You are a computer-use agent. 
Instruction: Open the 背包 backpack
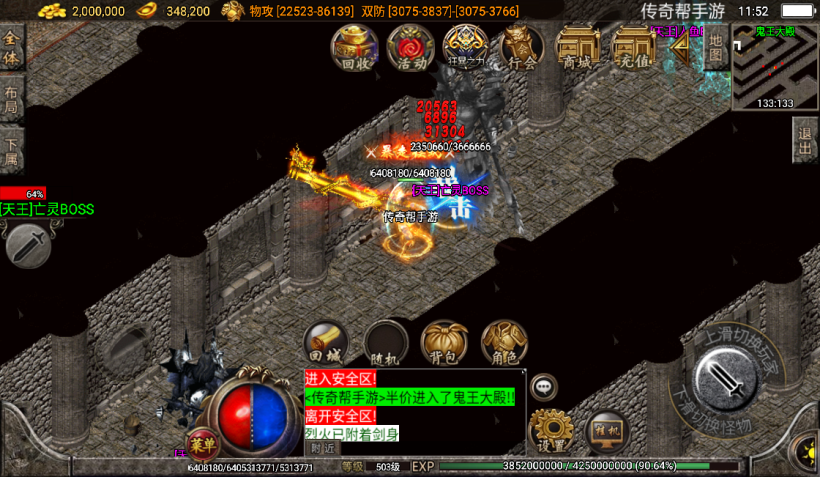coord(444,342)
